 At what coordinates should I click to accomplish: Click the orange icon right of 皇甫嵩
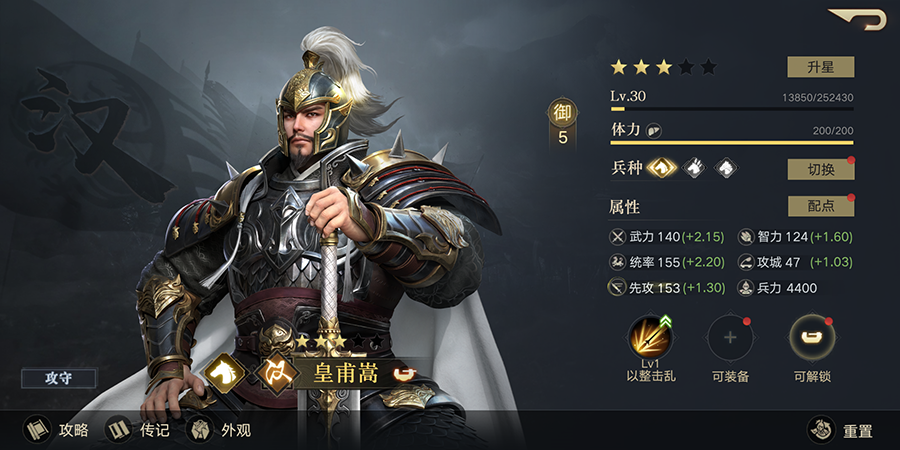[x=403, y=374]
